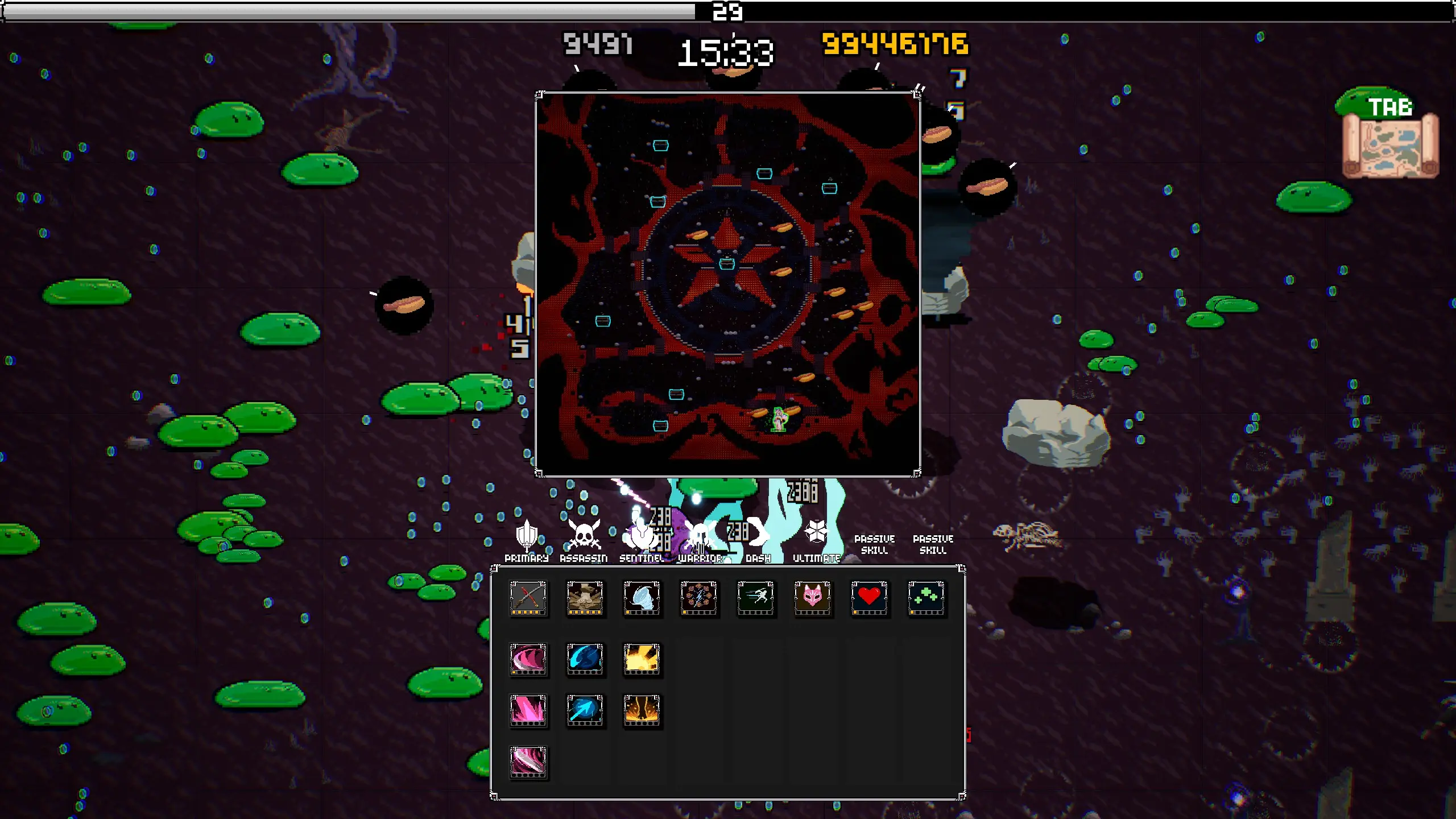1456x819 pixels.
Task: Choose the pink fox mask ultimate
Action: 812,598
